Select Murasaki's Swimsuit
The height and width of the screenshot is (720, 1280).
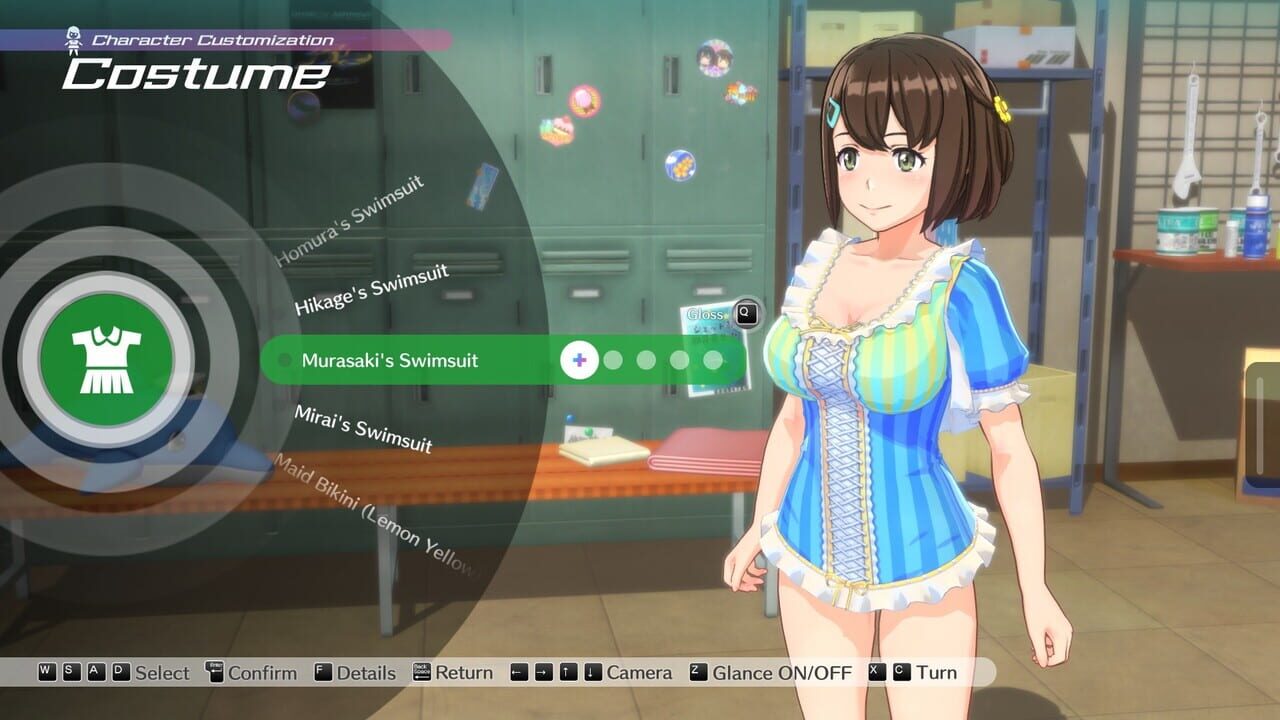[x=390, y=358]
